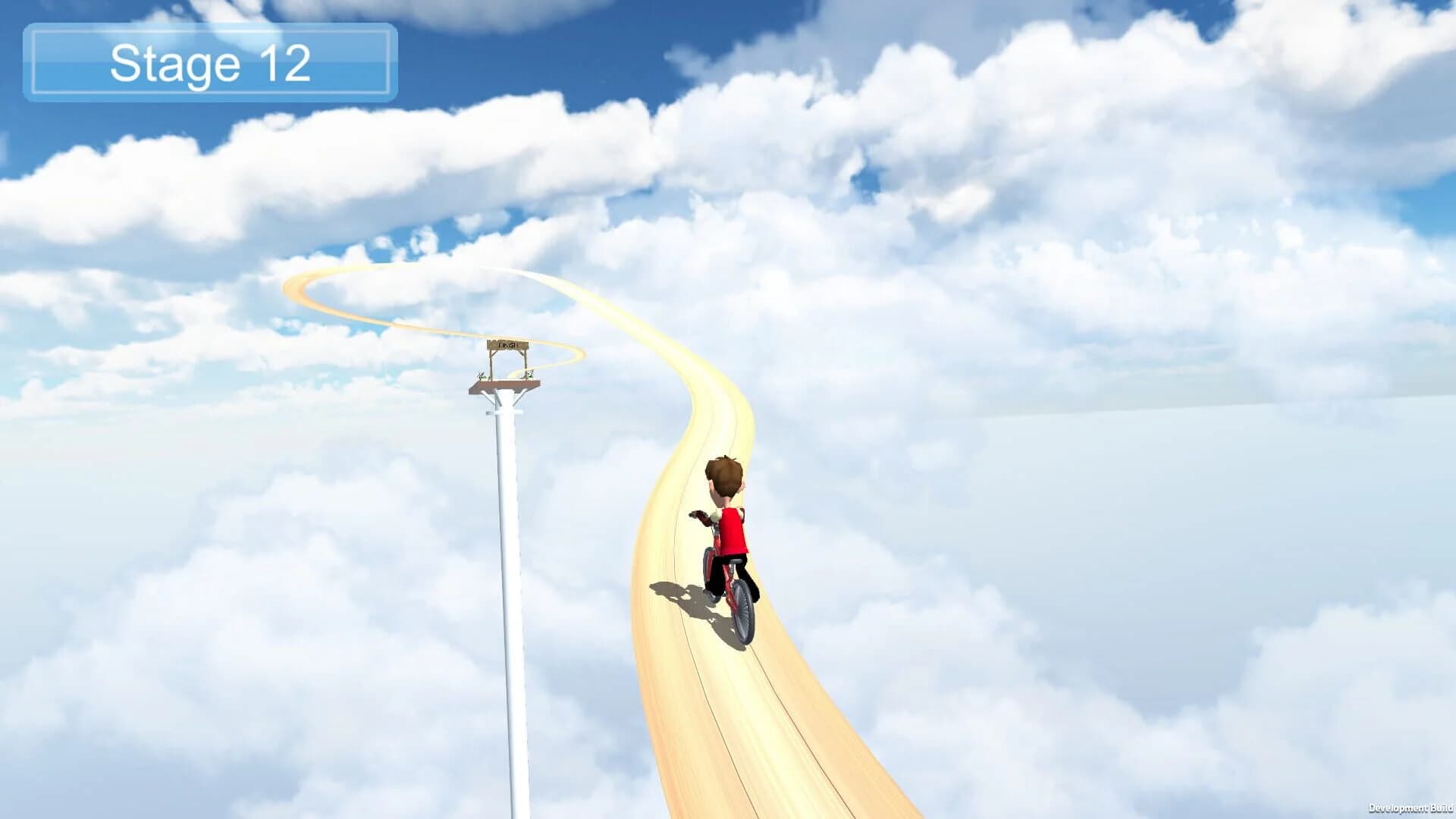The height and width of the screenshot is (819, 1456).
Task: Click the word Stage in the banner
Action: pyautogui.click(x=174, y=64)
